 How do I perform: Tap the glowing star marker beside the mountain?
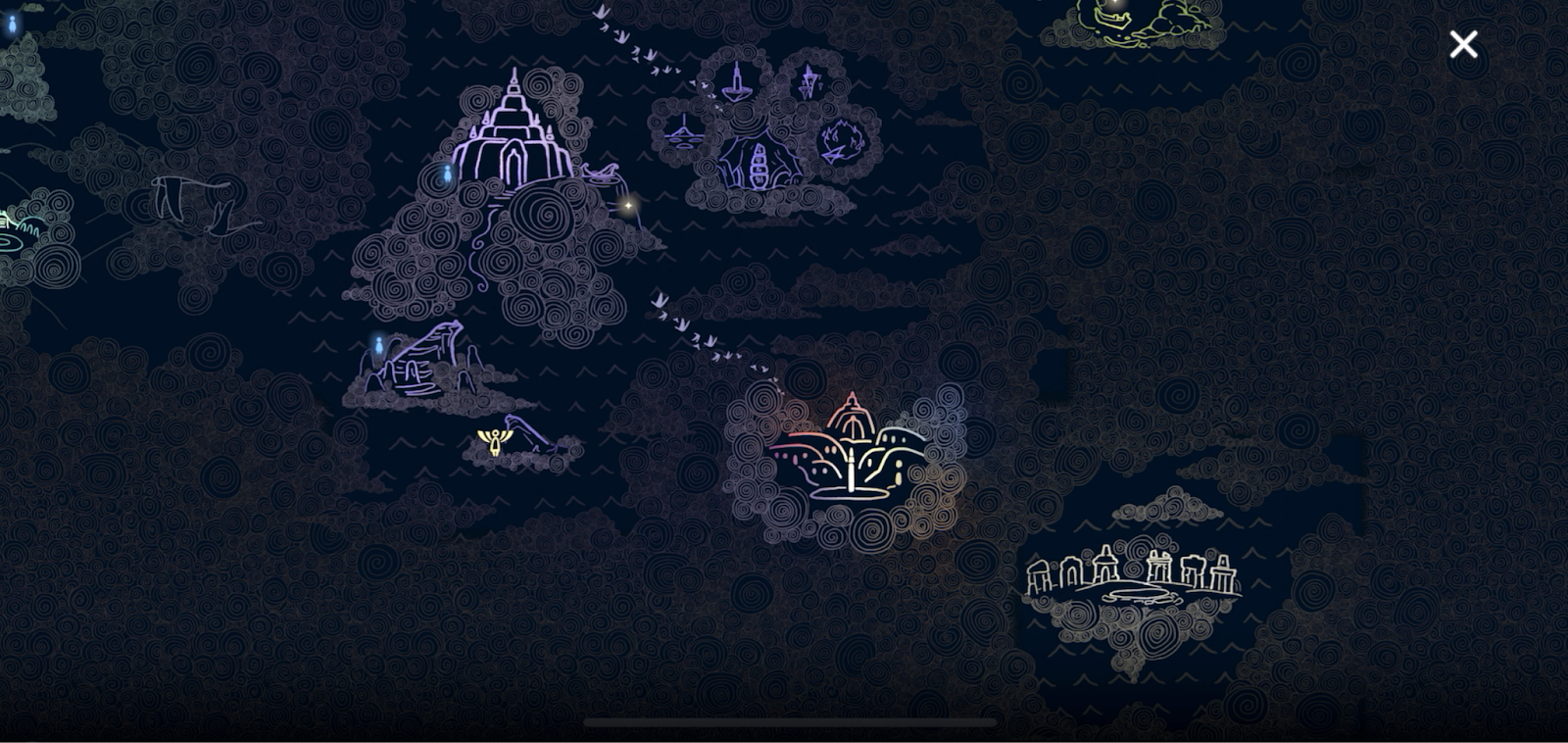click(628, 206)
